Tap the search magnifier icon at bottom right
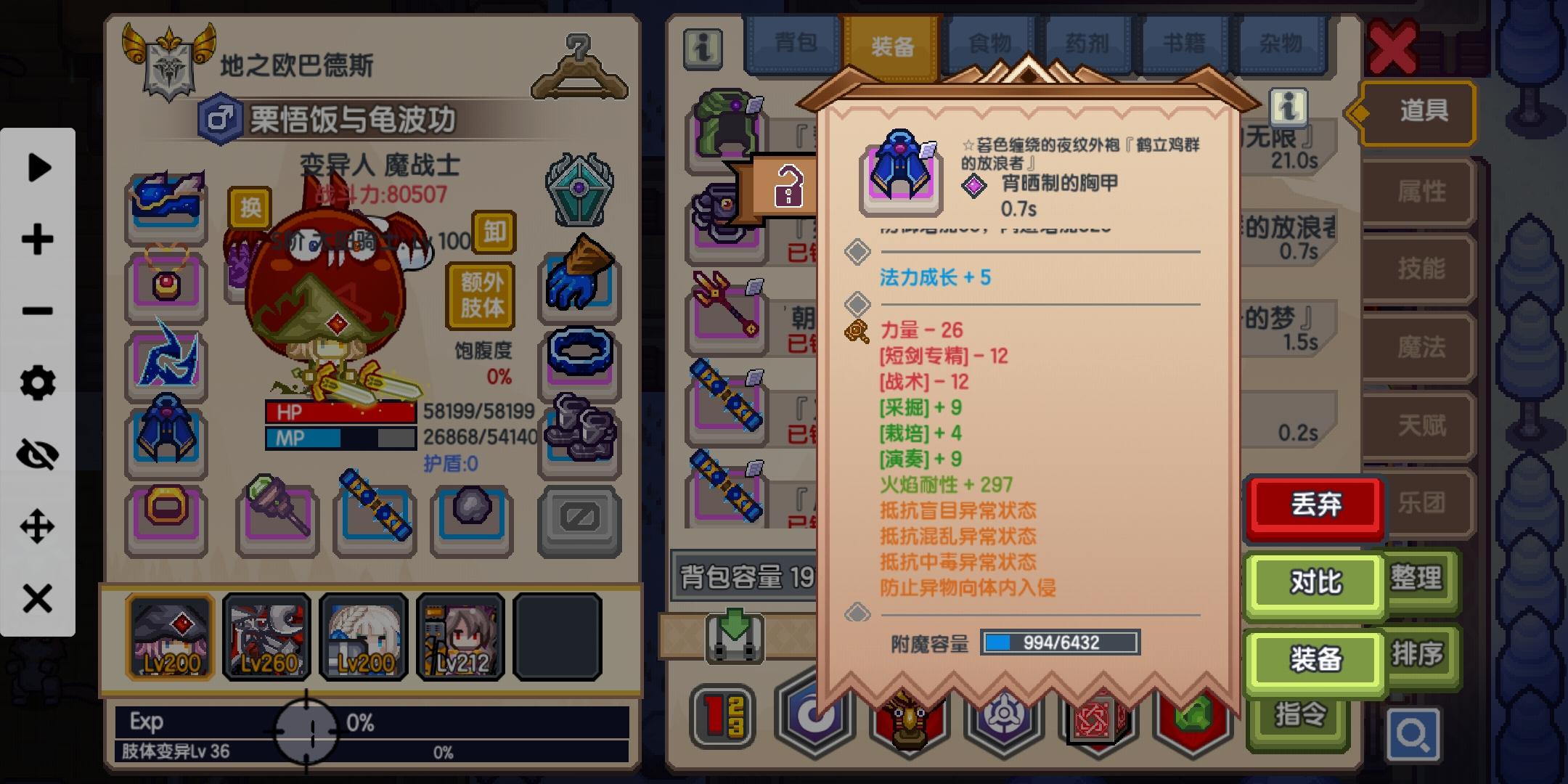 1414,733
